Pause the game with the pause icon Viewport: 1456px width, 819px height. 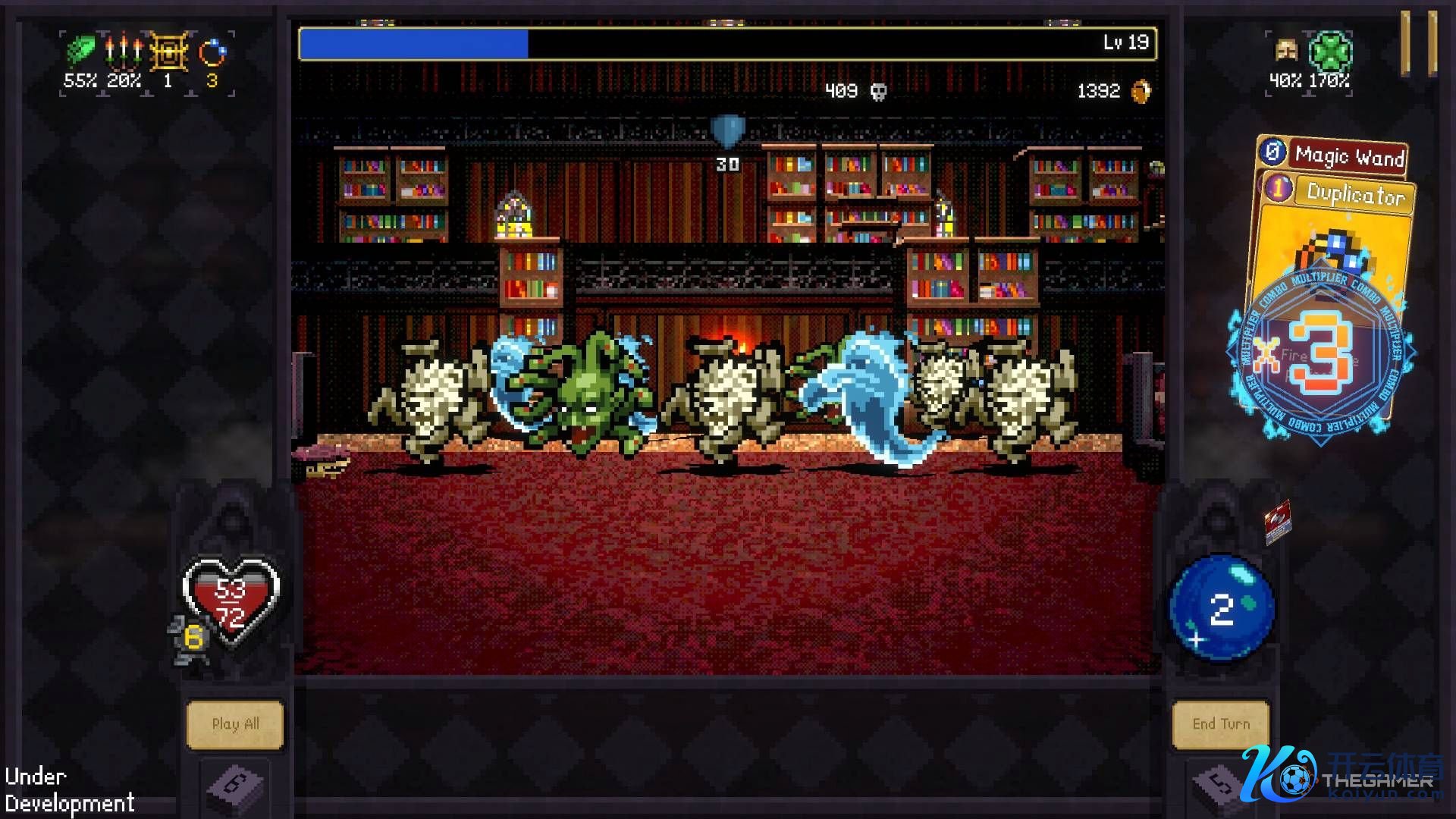(1418, 42)
